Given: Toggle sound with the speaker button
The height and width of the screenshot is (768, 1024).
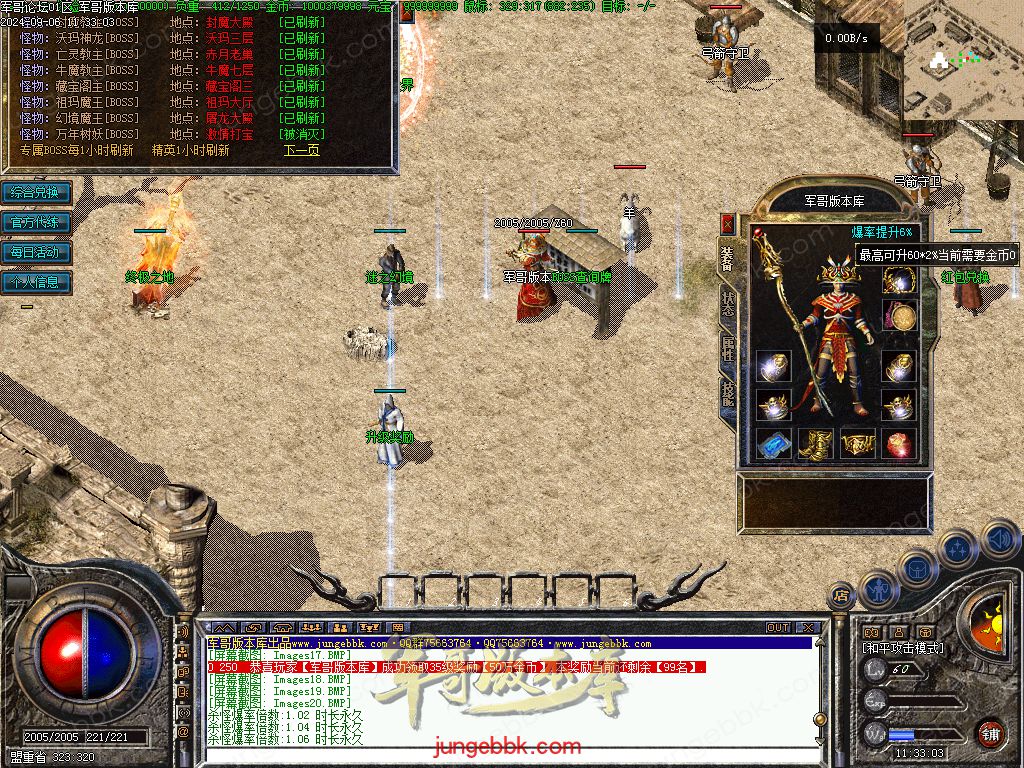Looking at the screenshot, I should (1000, 538).
